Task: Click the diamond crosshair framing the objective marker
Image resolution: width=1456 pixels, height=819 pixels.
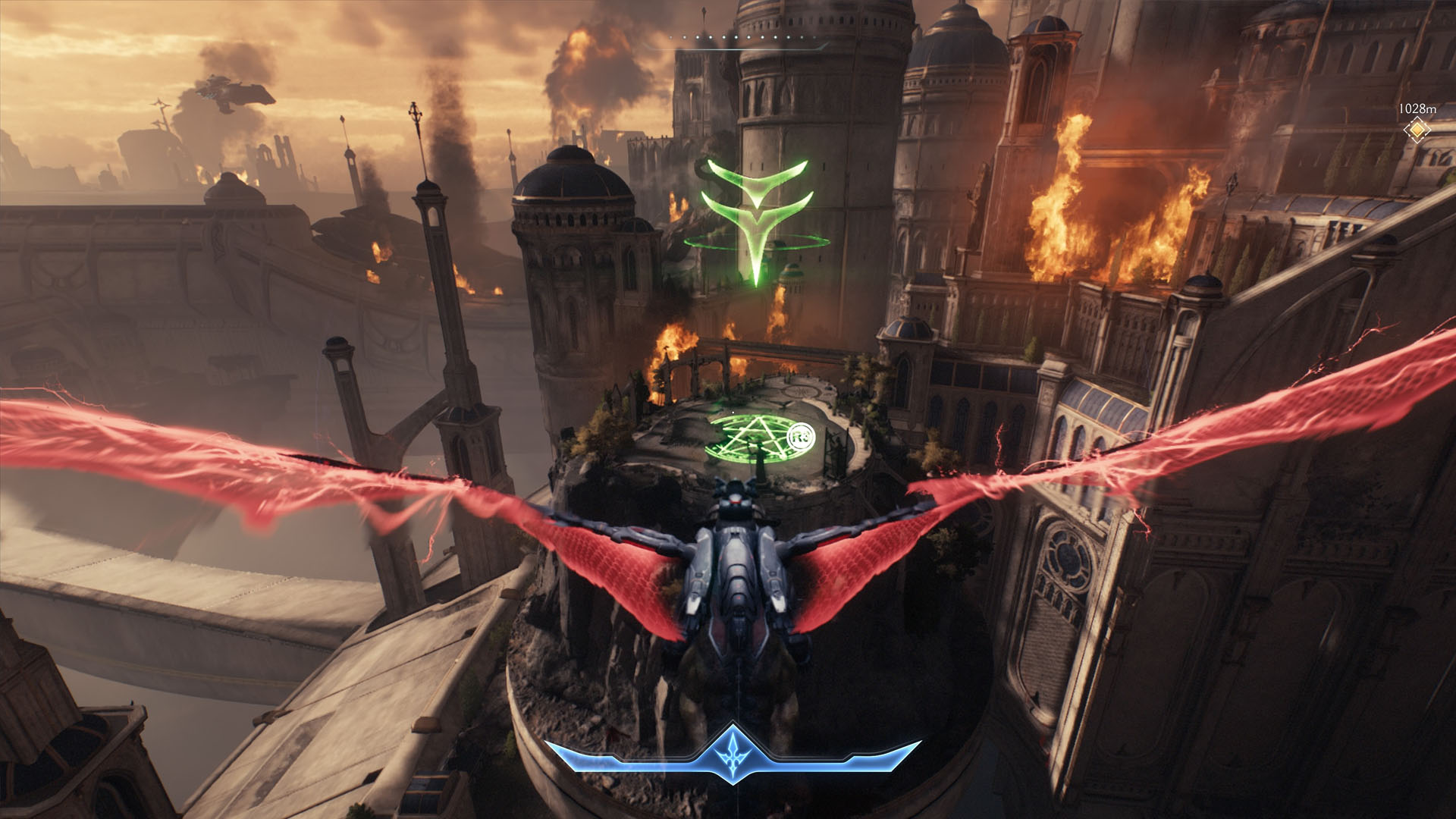Action: 1417,130
